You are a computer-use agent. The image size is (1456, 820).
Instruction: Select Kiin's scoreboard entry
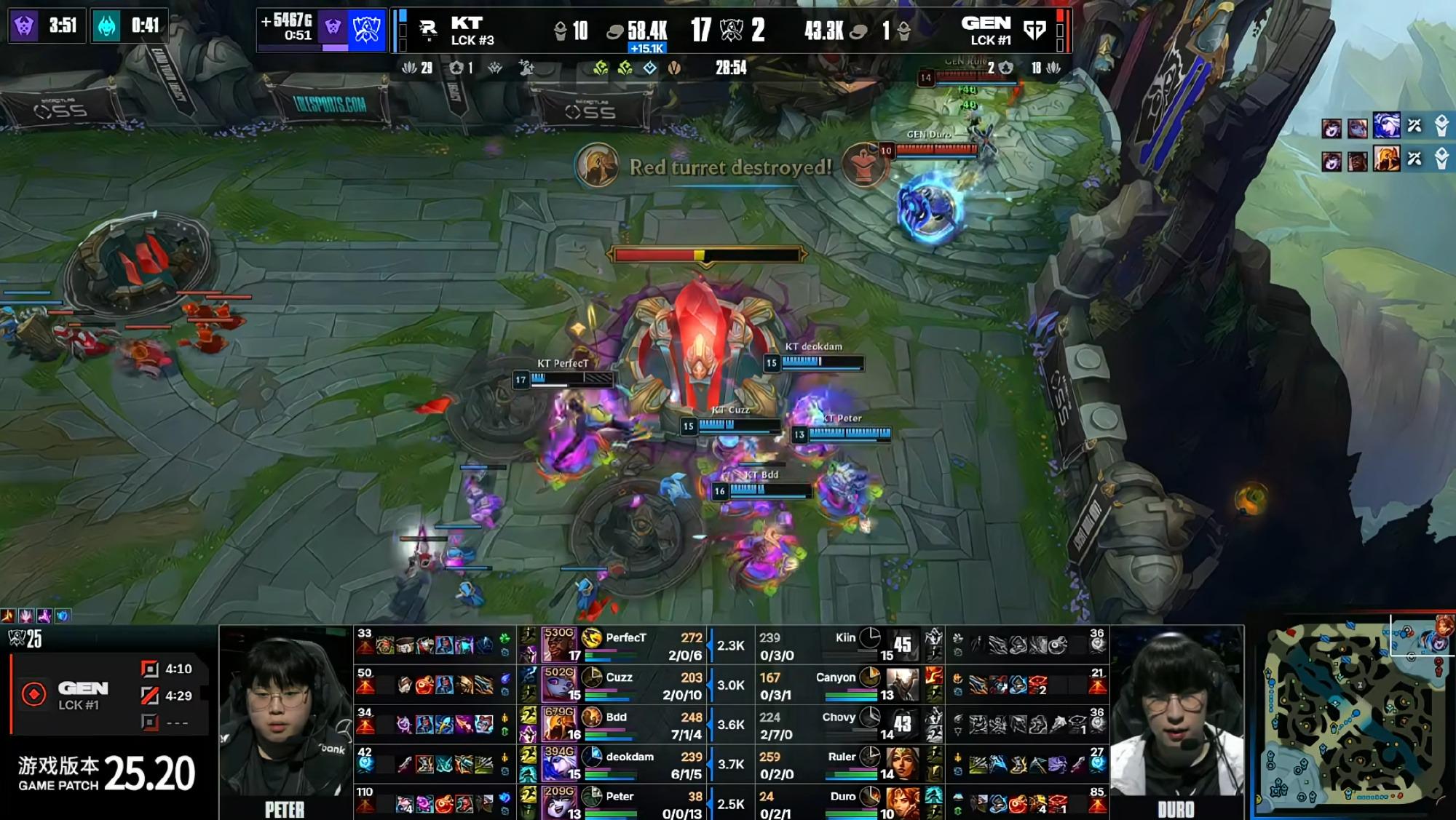click(x=844, y=645)
